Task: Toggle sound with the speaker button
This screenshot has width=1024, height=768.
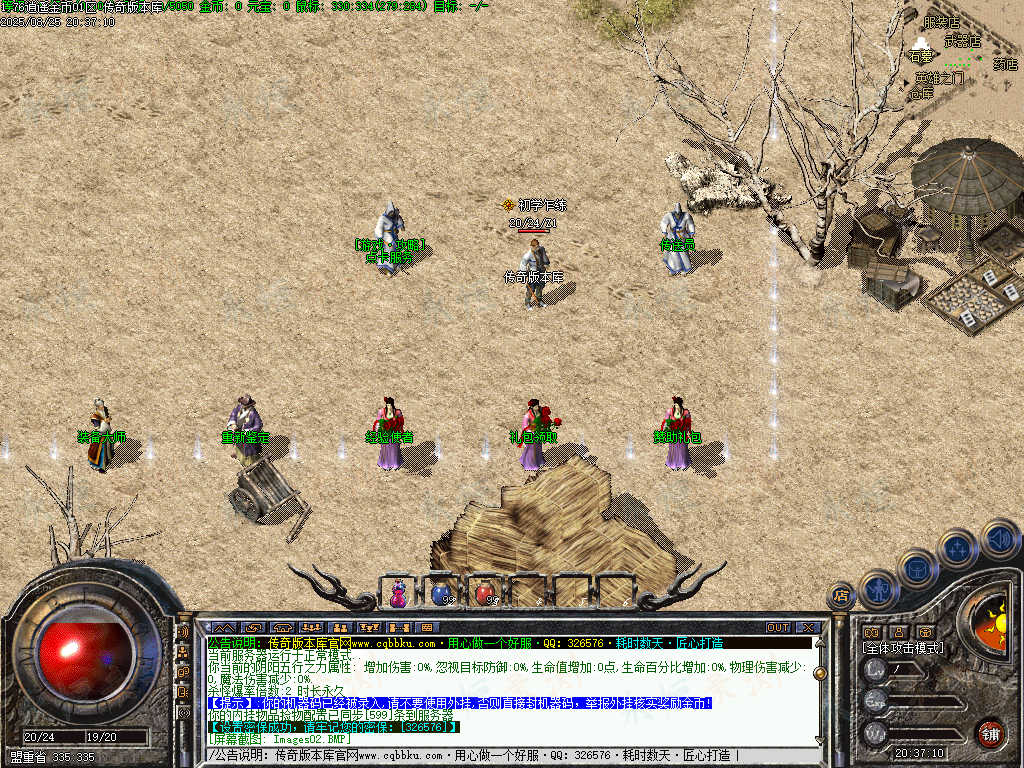Action: pyautogui.click(x=998, y=538)
